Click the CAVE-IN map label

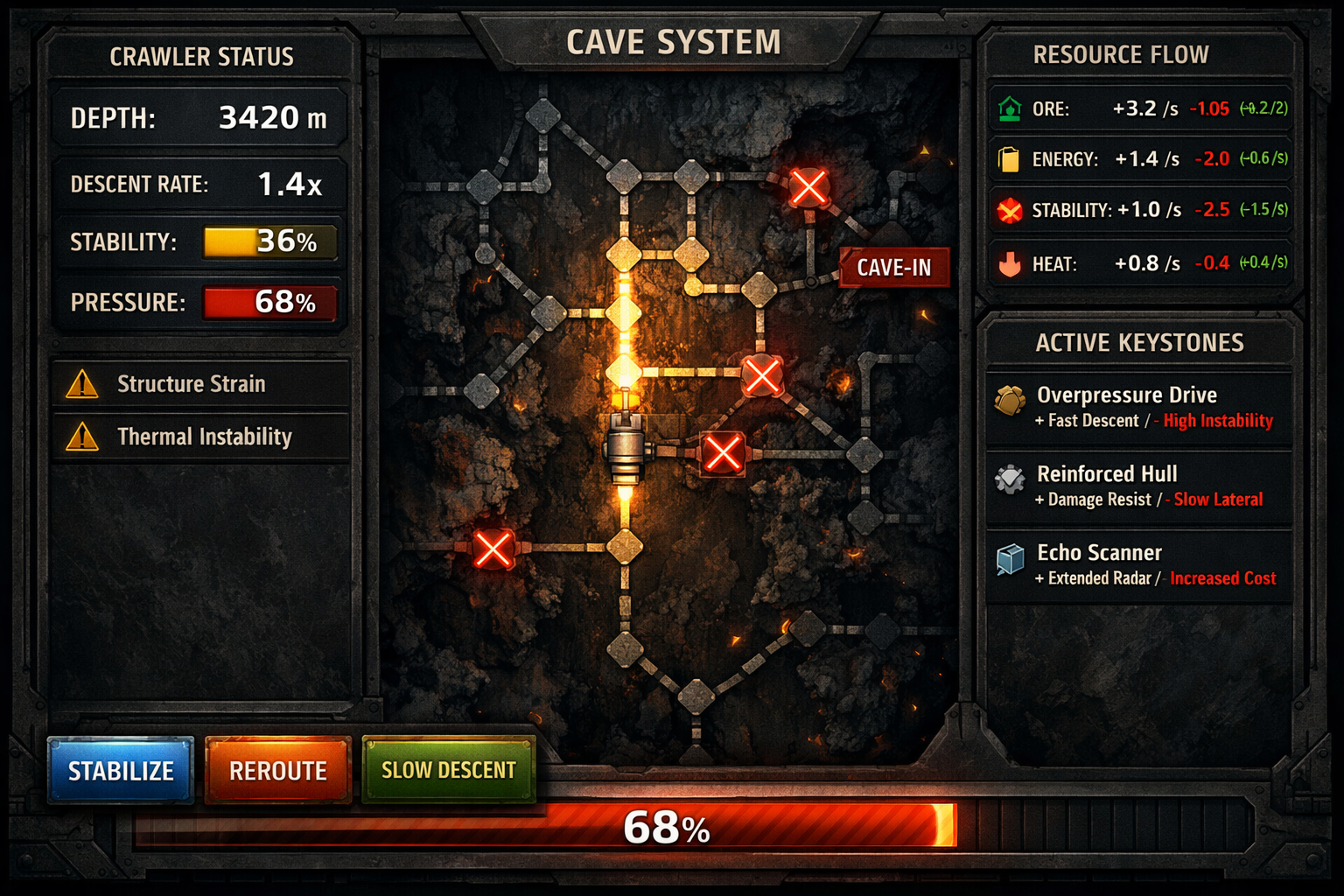point(893,268)
